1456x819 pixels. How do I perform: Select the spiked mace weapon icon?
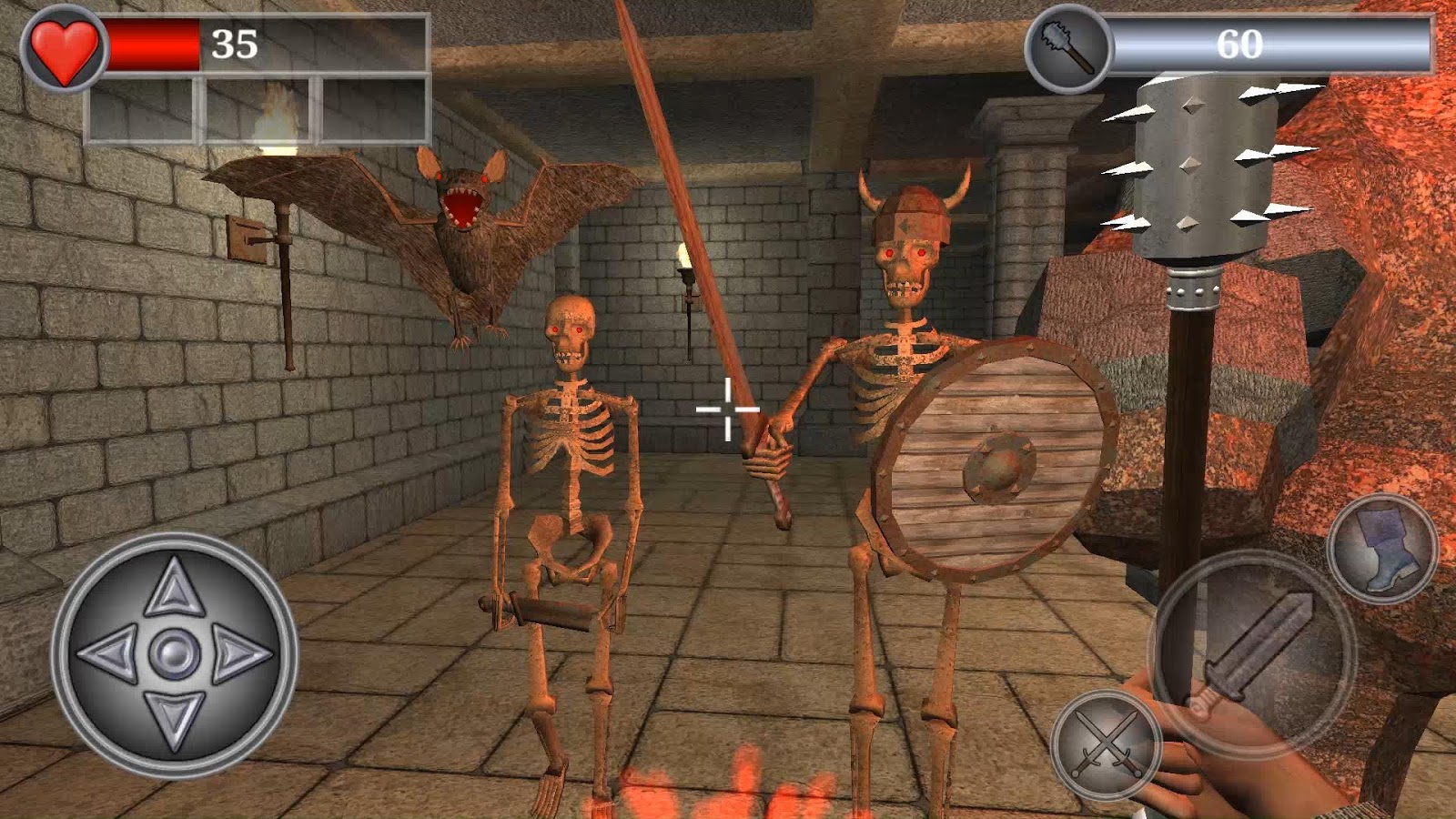pos(1067,46)
